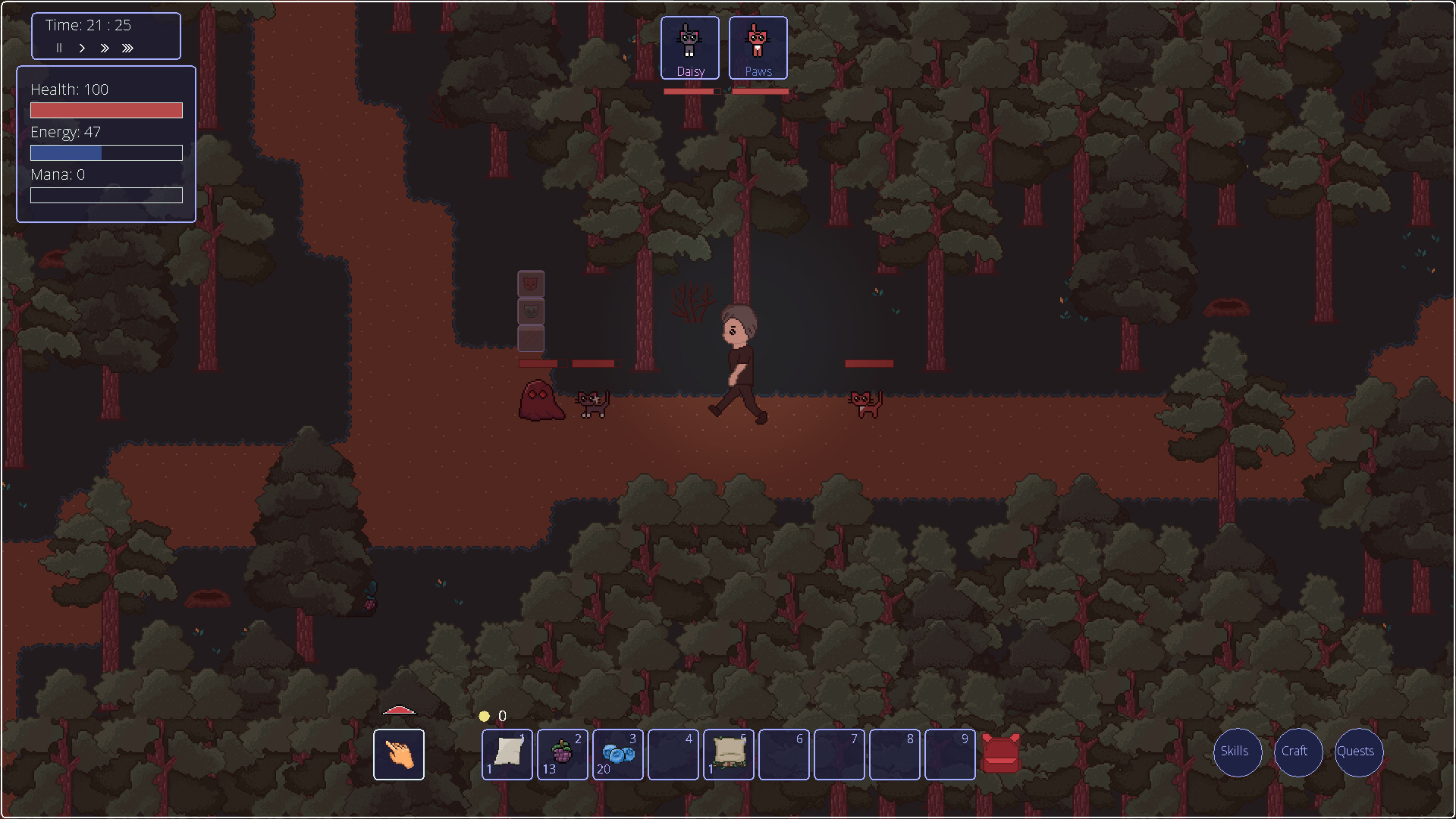Click the Energy value readout
The image size is (1456, 819).
click(x=65, y=132)
